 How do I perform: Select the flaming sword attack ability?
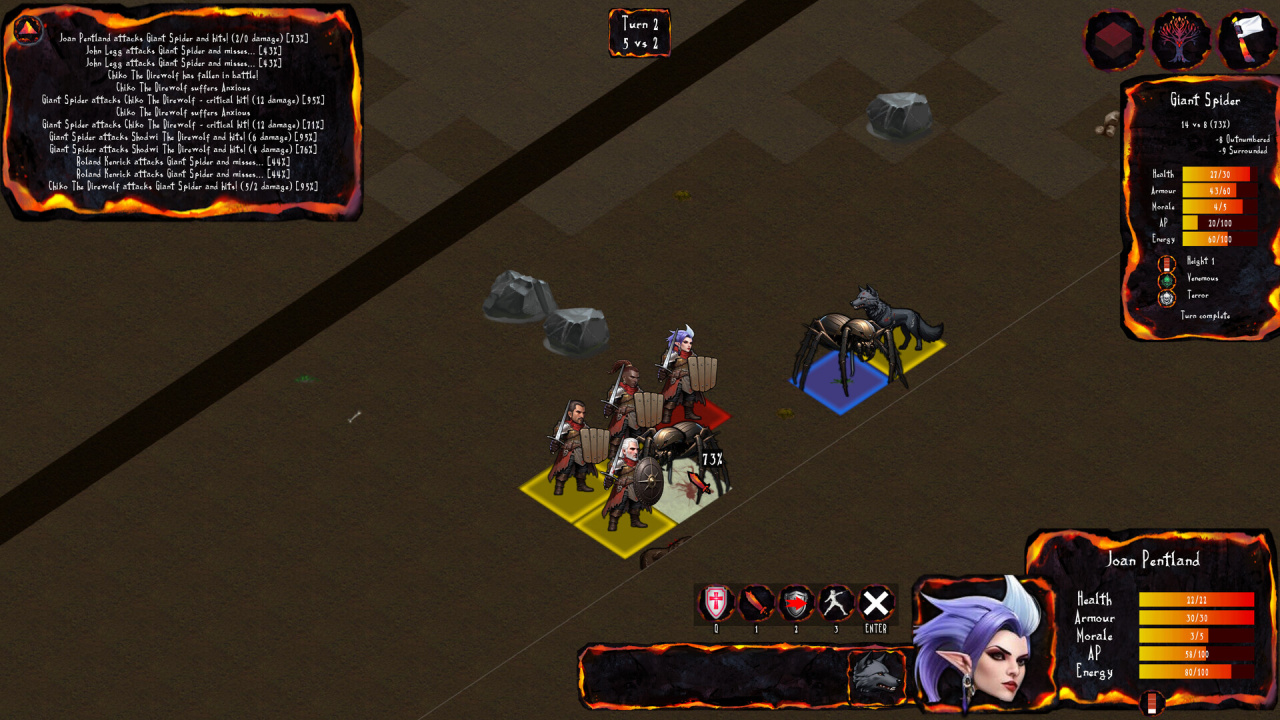coord(756,603)
